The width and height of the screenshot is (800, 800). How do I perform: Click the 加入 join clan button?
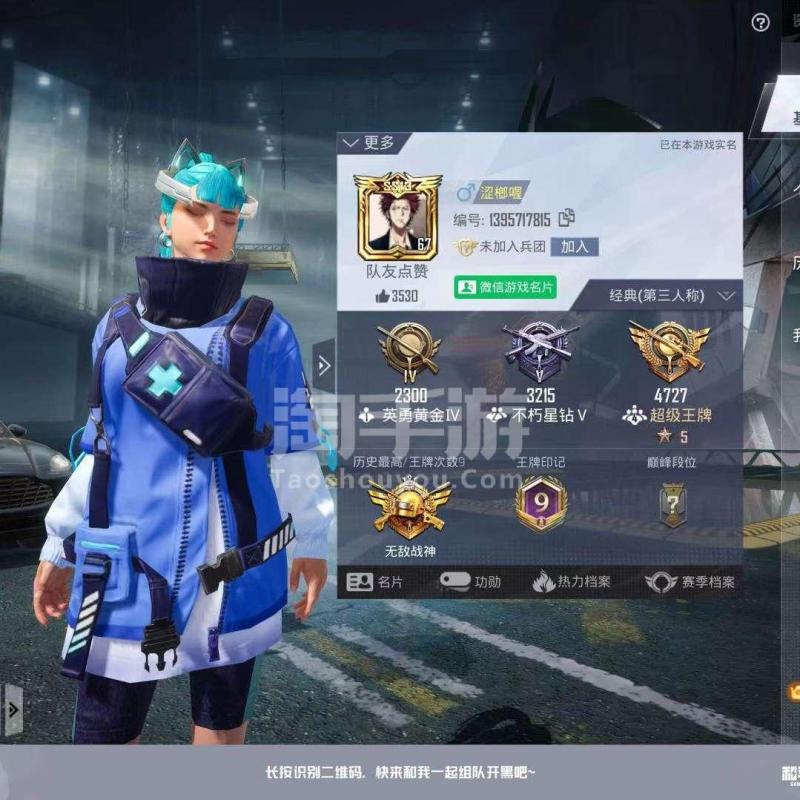coord(574,246)
